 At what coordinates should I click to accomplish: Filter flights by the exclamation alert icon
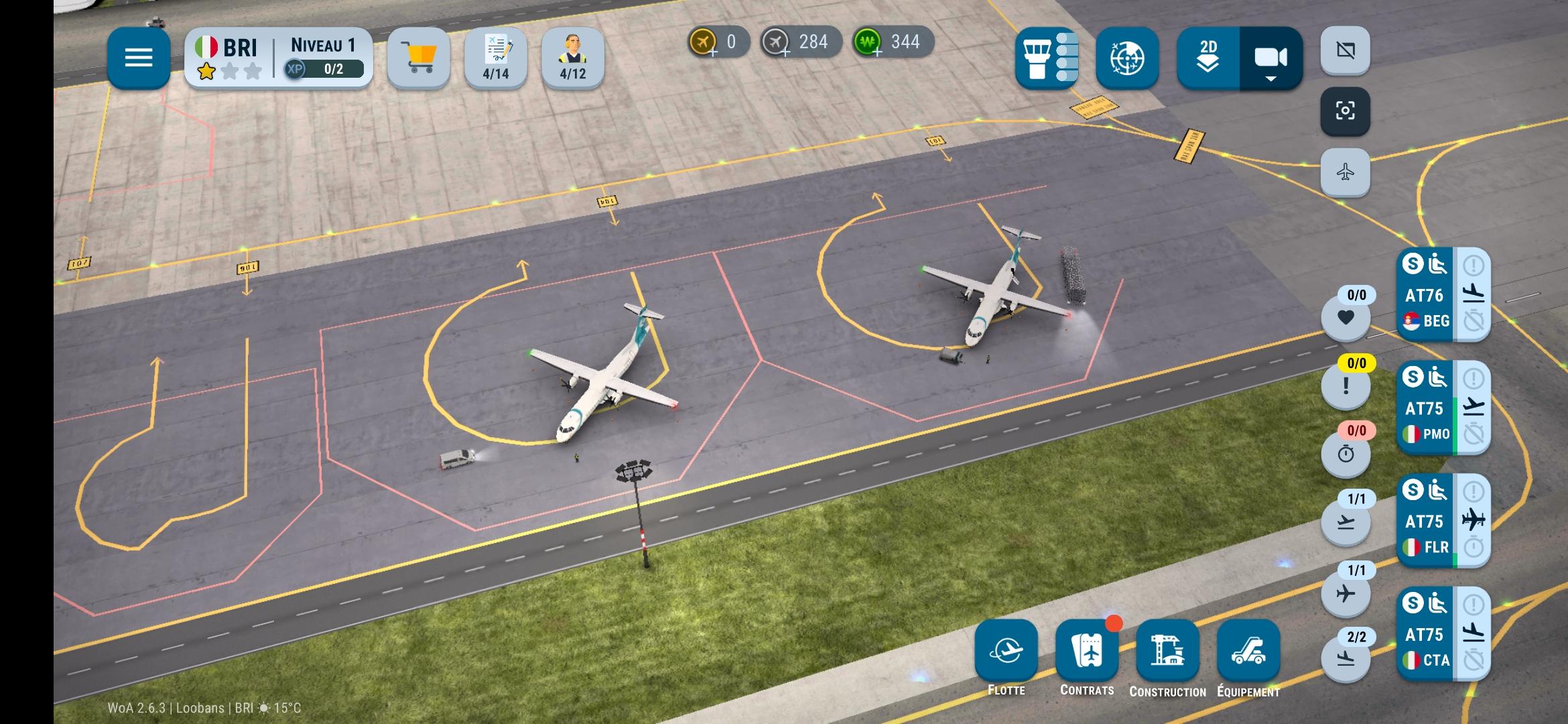click(x=1346, y=386)
